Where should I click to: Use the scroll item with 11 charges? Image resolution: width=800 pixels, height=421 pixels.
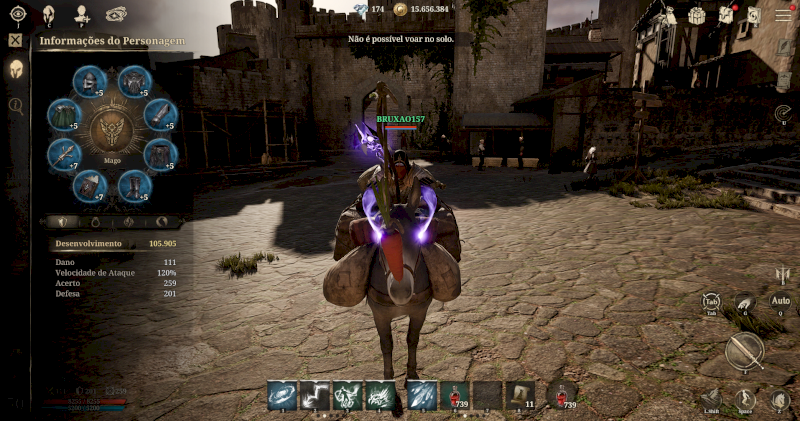coord(520,396)
